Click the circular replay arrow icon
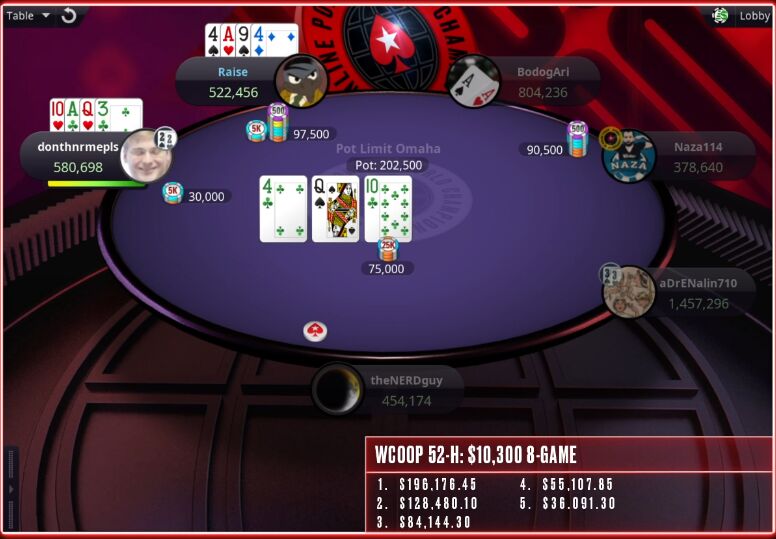The width and height of the screenshot is (776, 539). [69, 15]
